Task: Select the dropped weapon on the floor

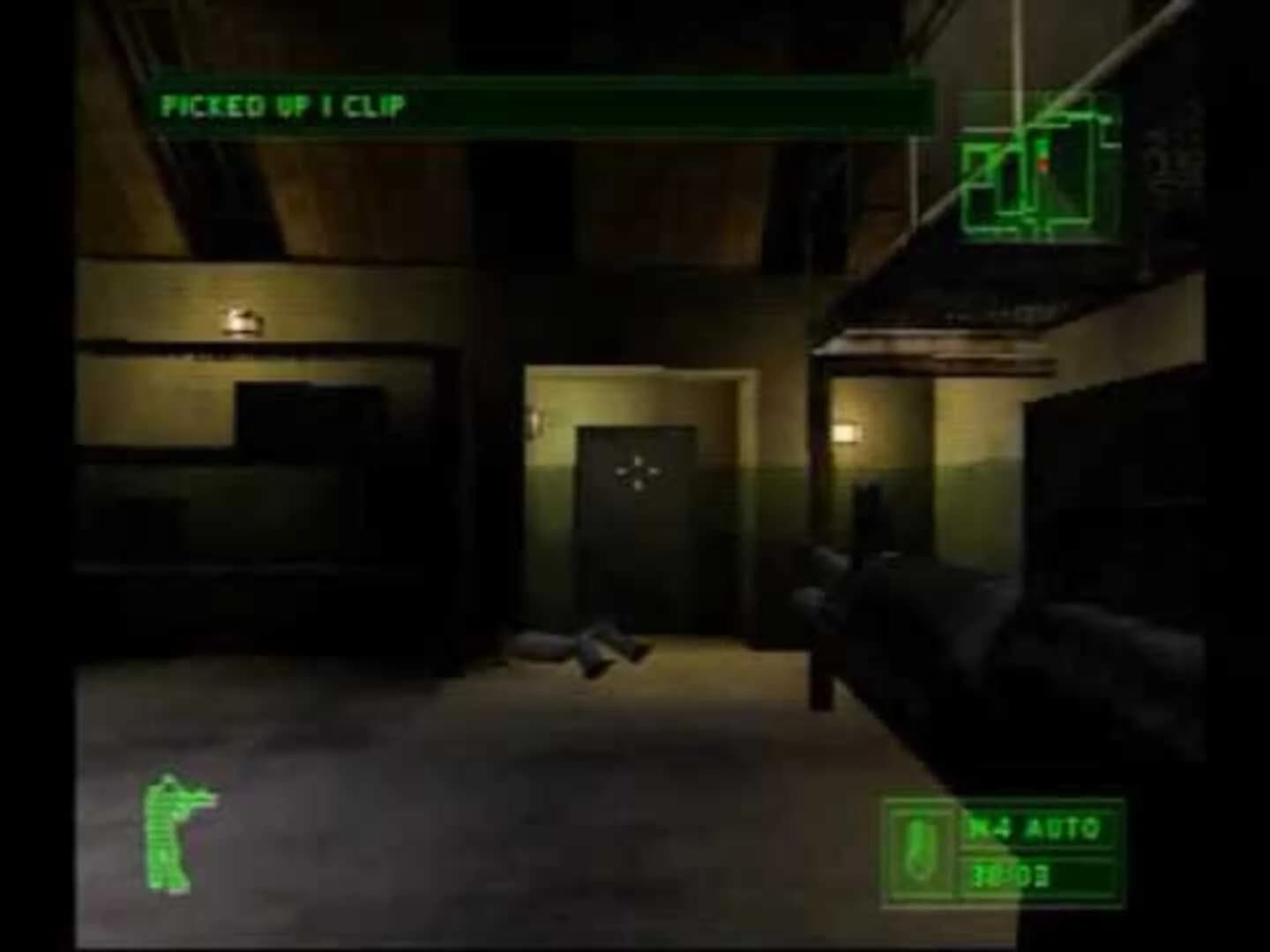Action: [582, 648]
